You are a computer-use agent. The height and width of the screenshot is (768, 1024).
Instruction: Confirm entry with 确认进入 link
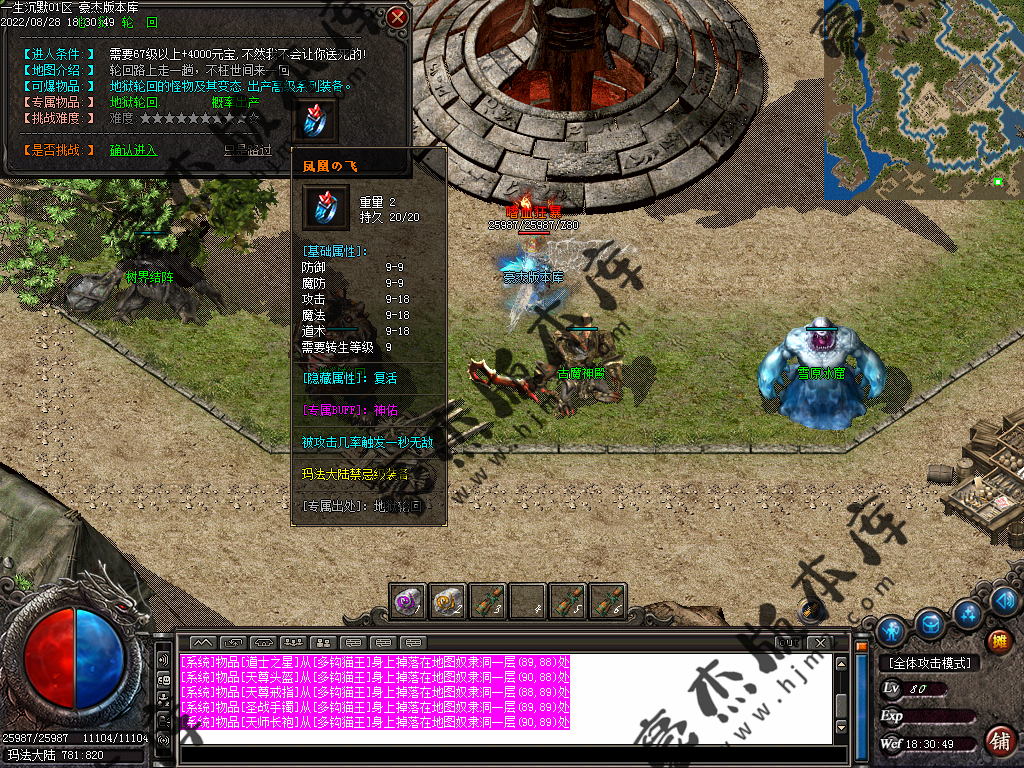pyautogui.click(x=133, y=150)
